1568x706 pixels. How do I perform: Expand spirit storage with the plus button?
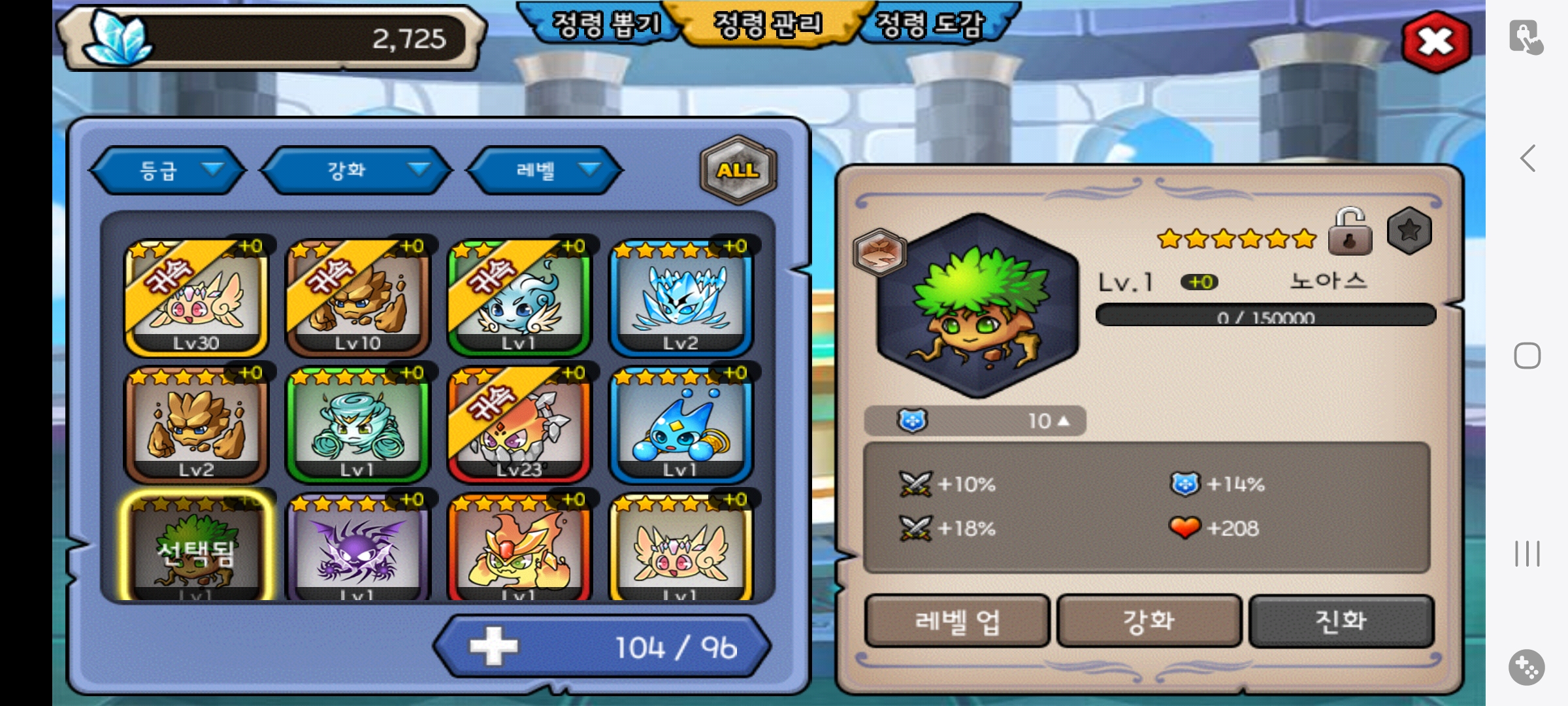[x=494, y=647]
